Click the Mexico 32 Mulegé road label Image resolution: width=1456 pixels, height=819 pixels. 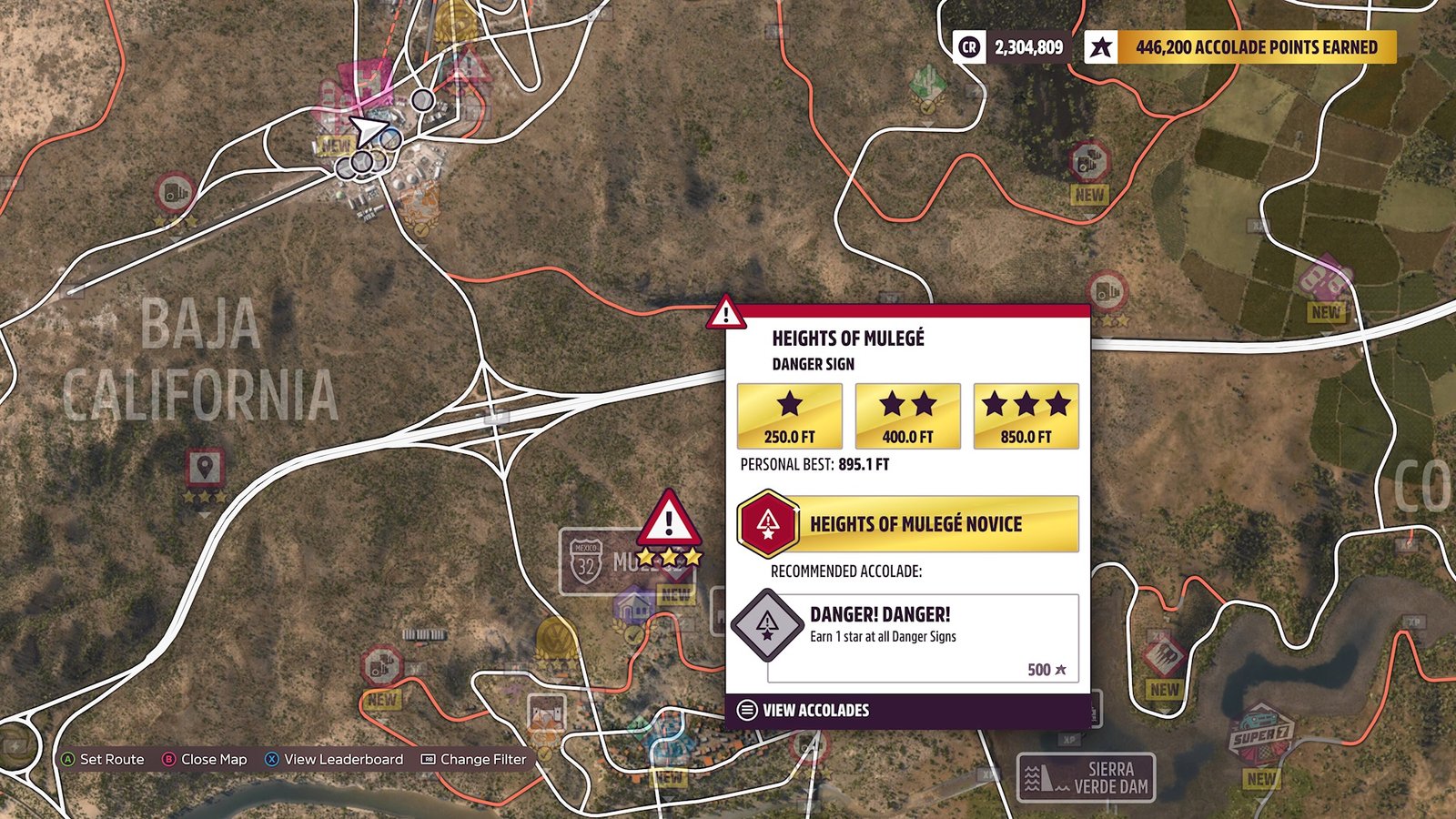click(x=601, y=562)
